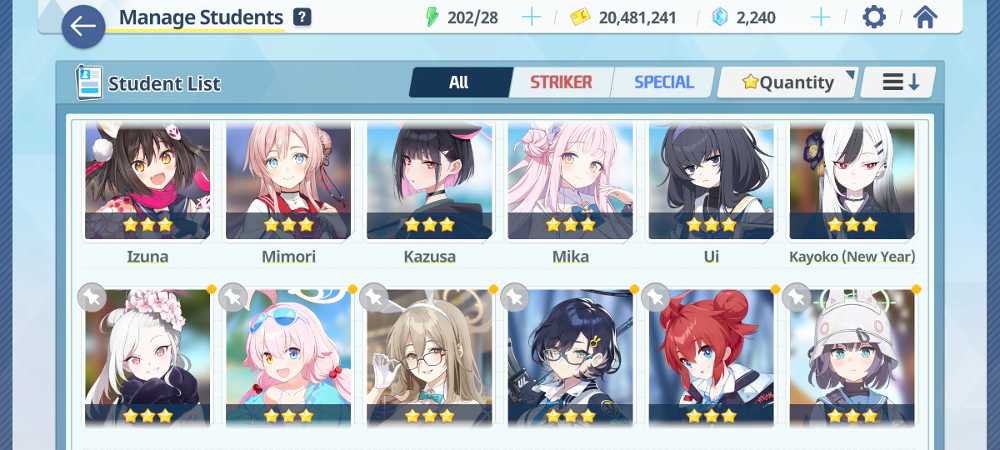Buy more blue gems with plus

[820, 17]
